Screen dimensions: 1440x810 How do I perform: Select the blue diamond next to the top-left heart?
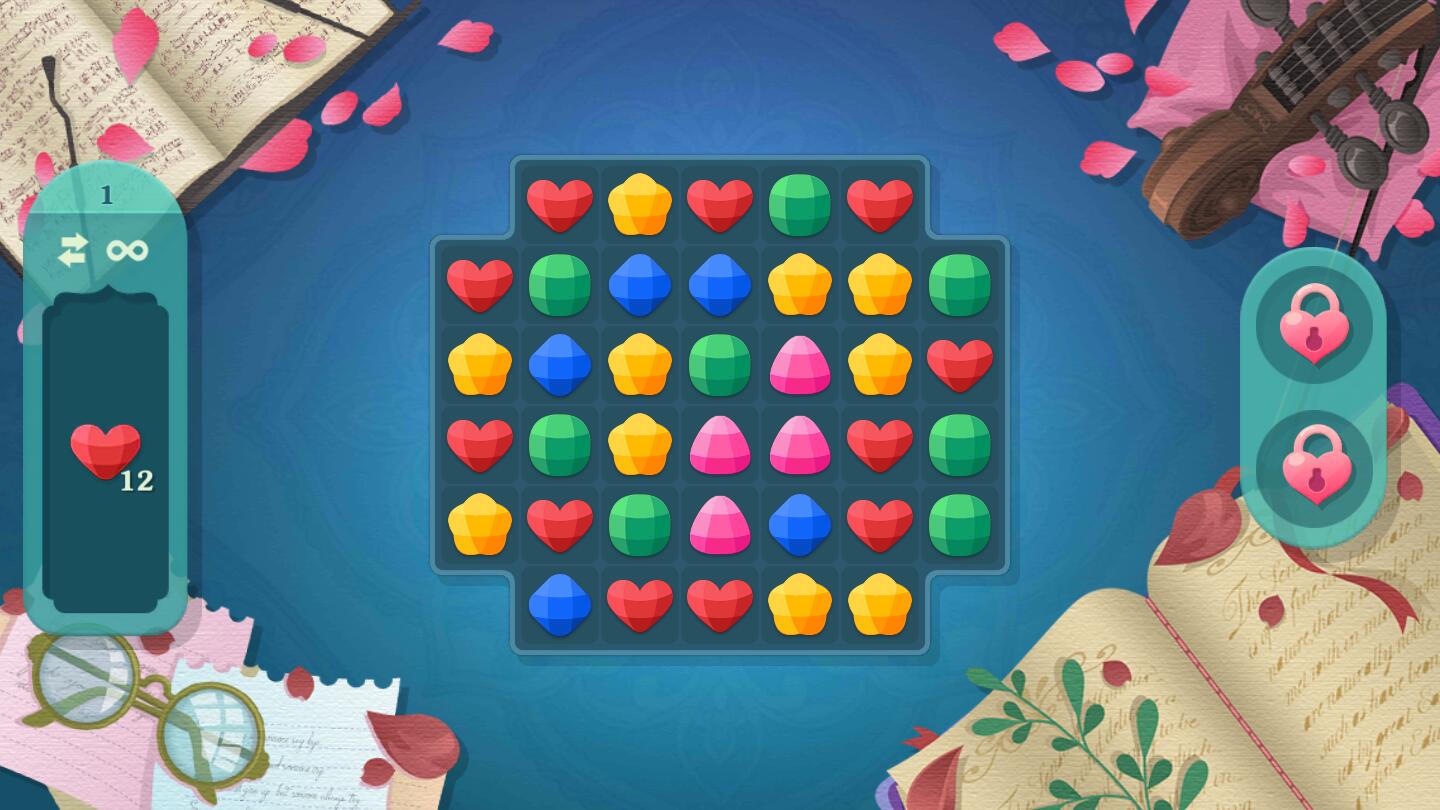(639, 283)
